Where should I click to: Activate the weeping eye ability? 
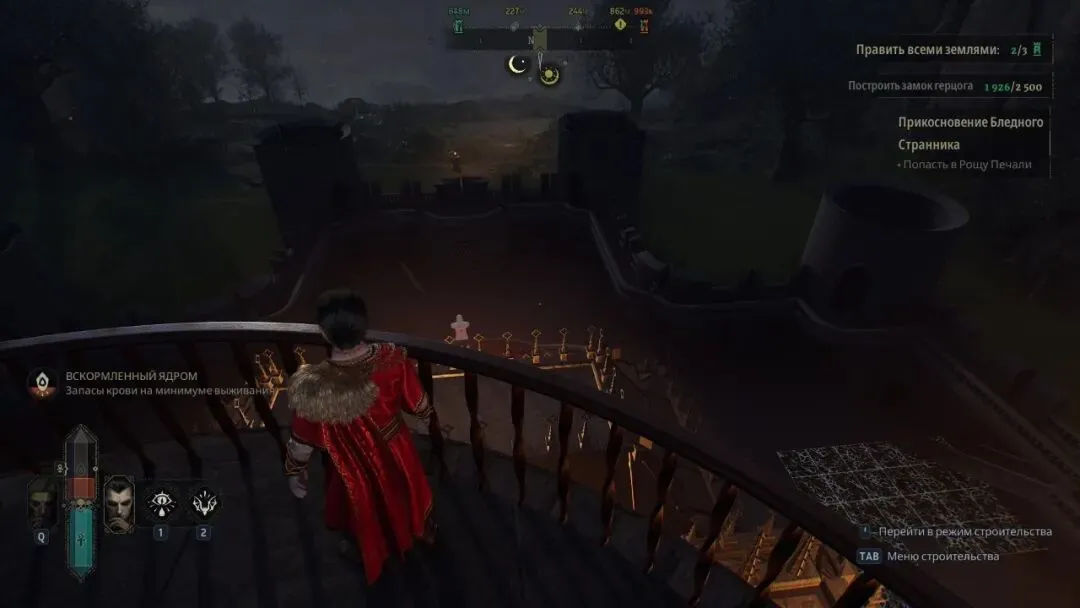pos(161,502)
